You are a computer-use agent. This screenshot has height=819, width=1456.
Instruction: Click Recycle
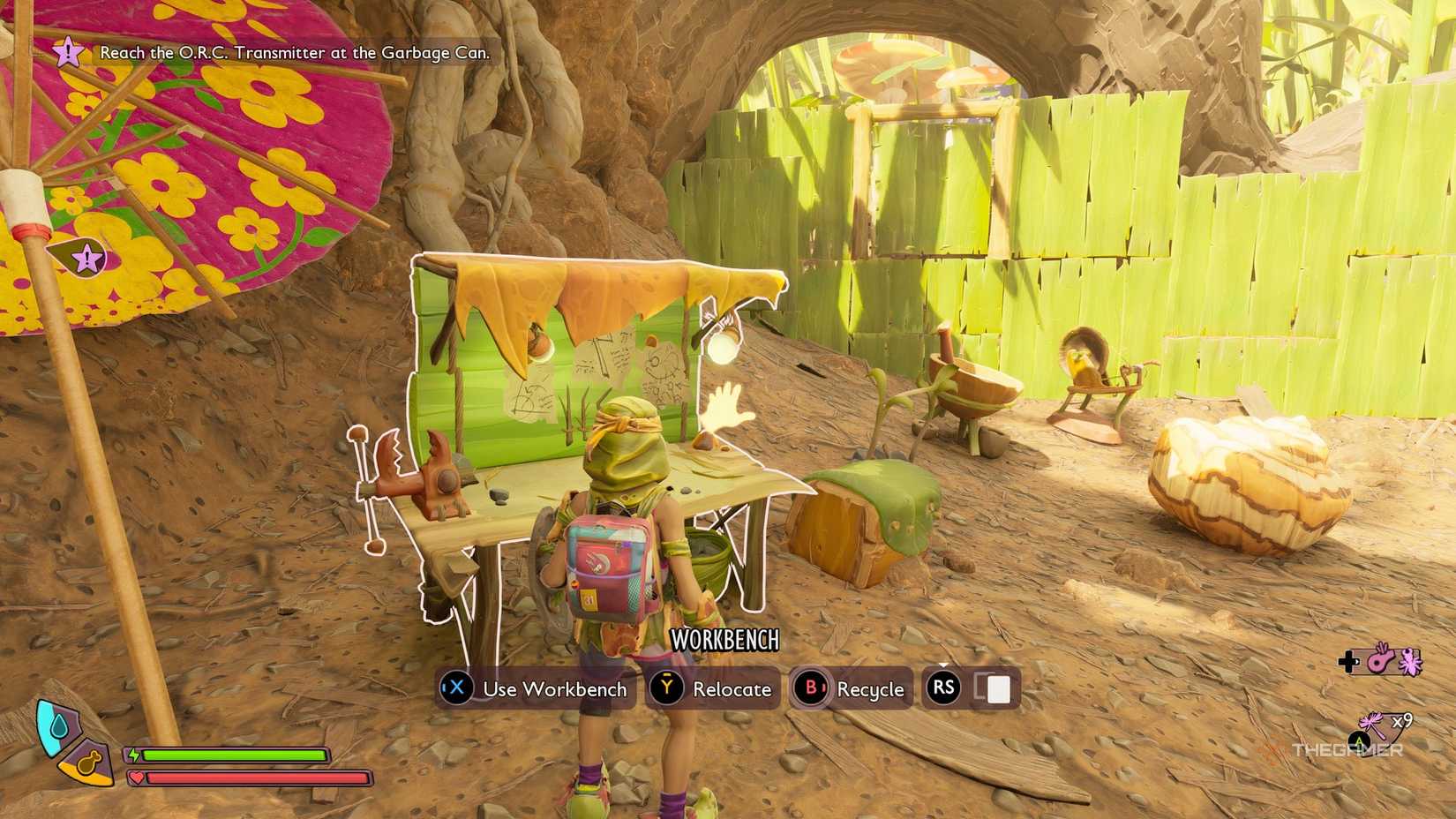[x=849, y=689]
